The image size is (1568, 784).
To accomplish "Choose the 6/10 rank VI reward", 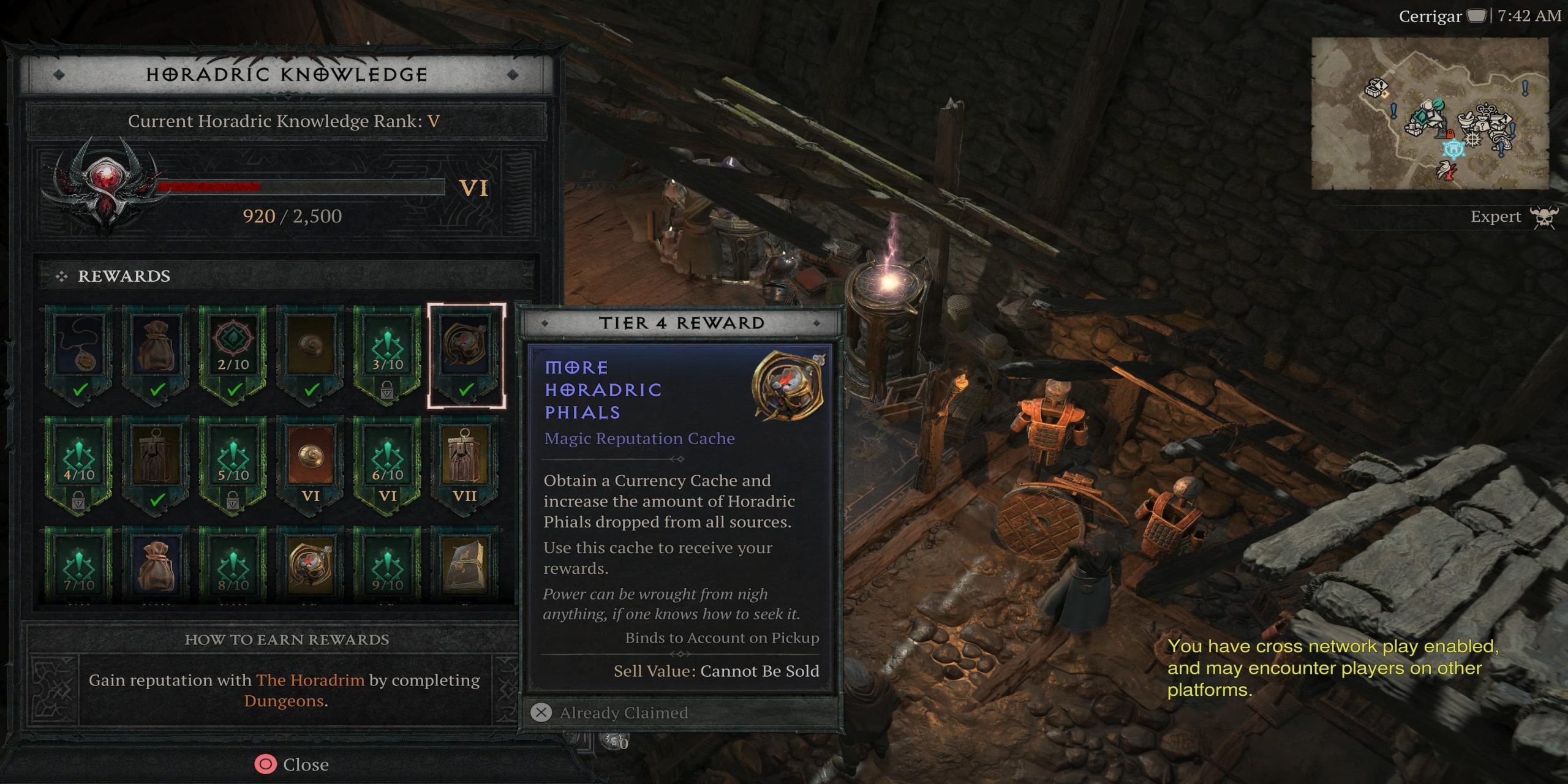I will 388,463.
